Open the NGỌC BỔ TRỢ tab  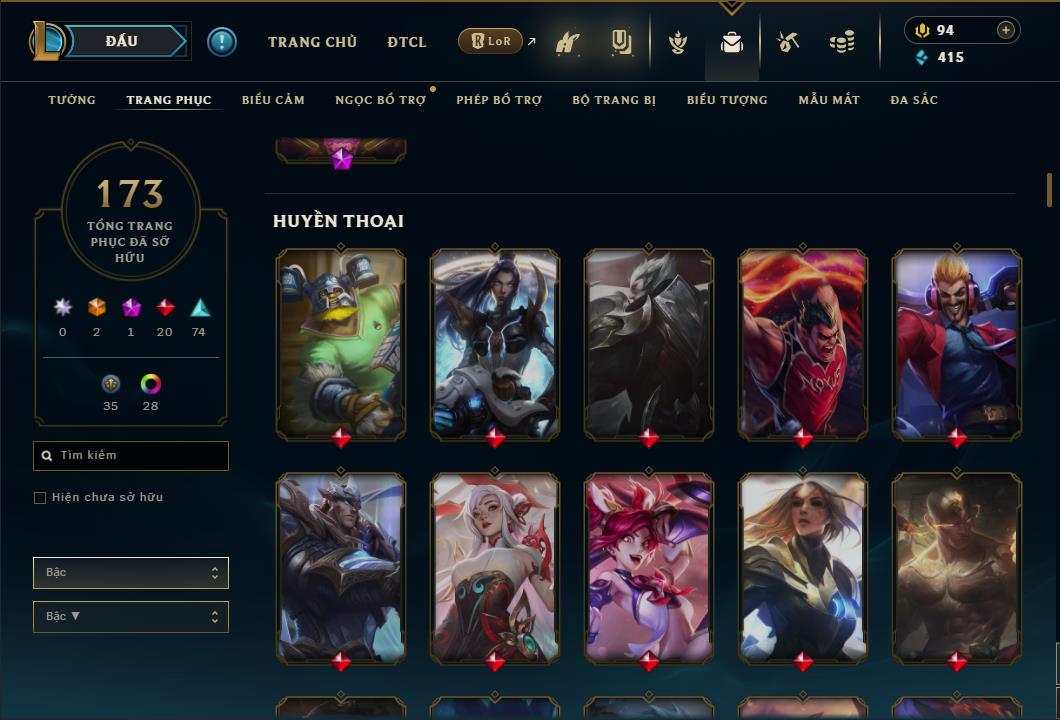pyautogui.click(x=380, y=100)
